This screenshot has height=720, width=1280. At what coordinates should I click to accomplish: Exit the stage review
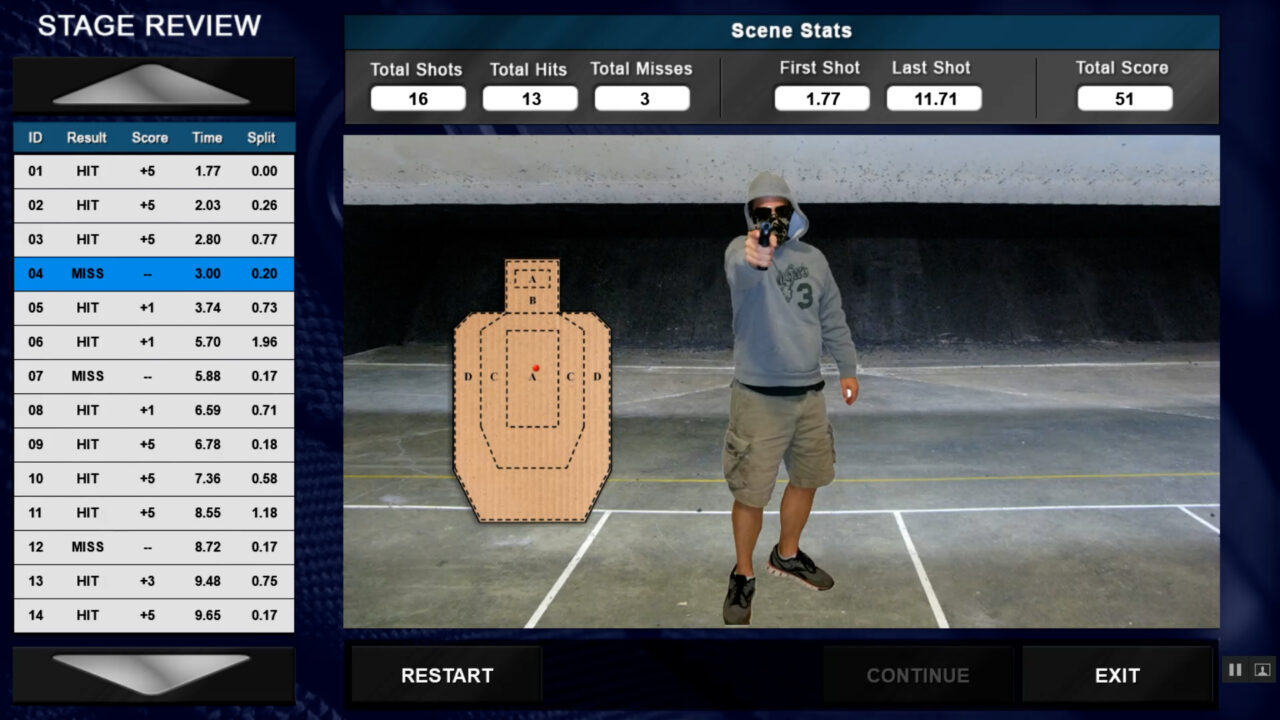[x=1116, y=675]
